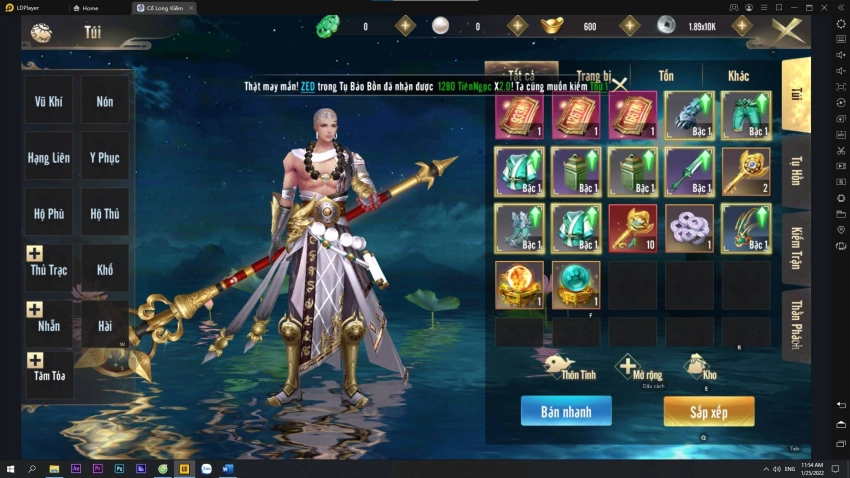Open the Thần Phách side tab
Viewport: 850px width, 478px height.
(796, 323)
